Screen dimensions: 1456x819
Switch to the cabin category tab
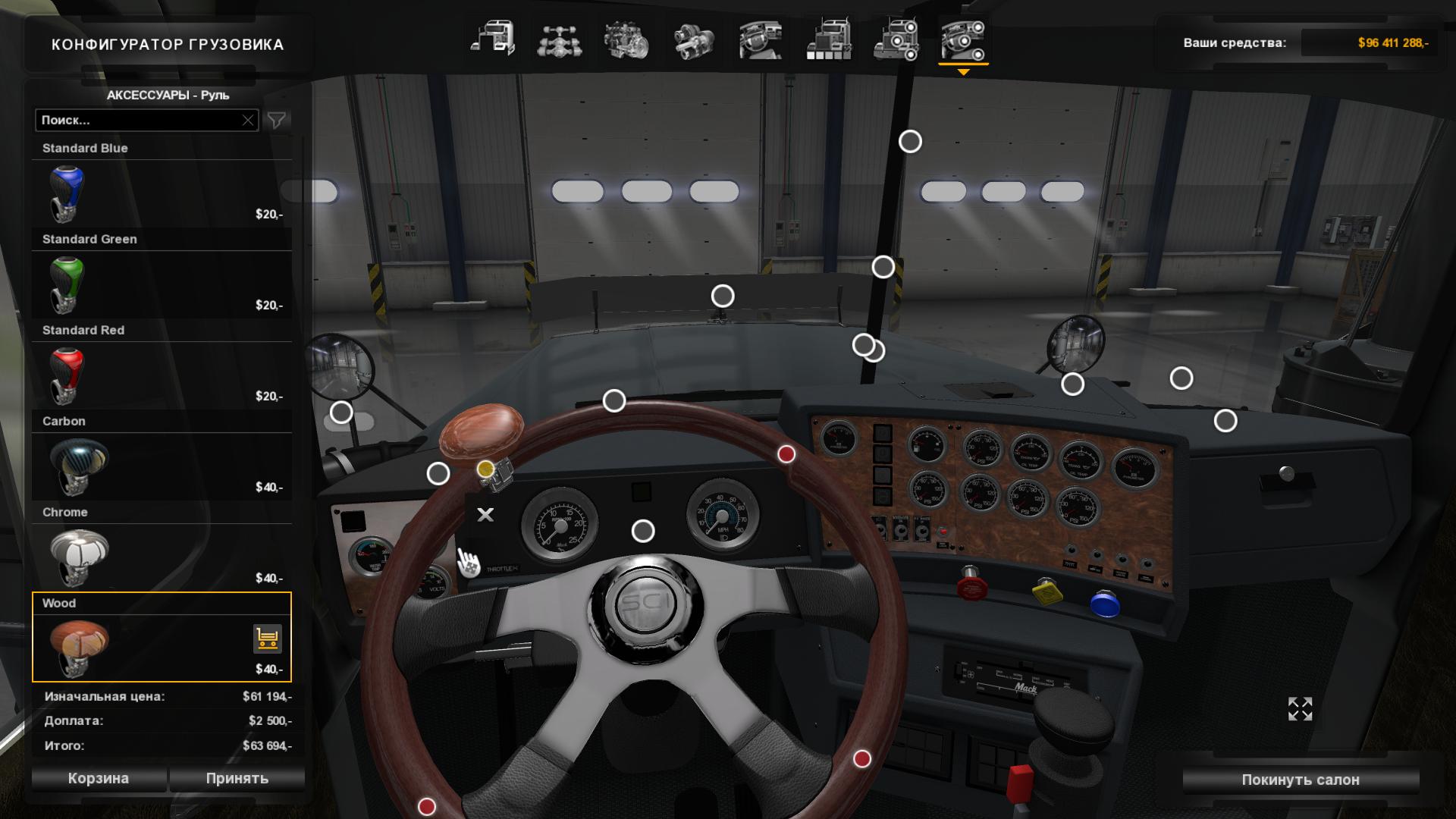tap(493, 39)
